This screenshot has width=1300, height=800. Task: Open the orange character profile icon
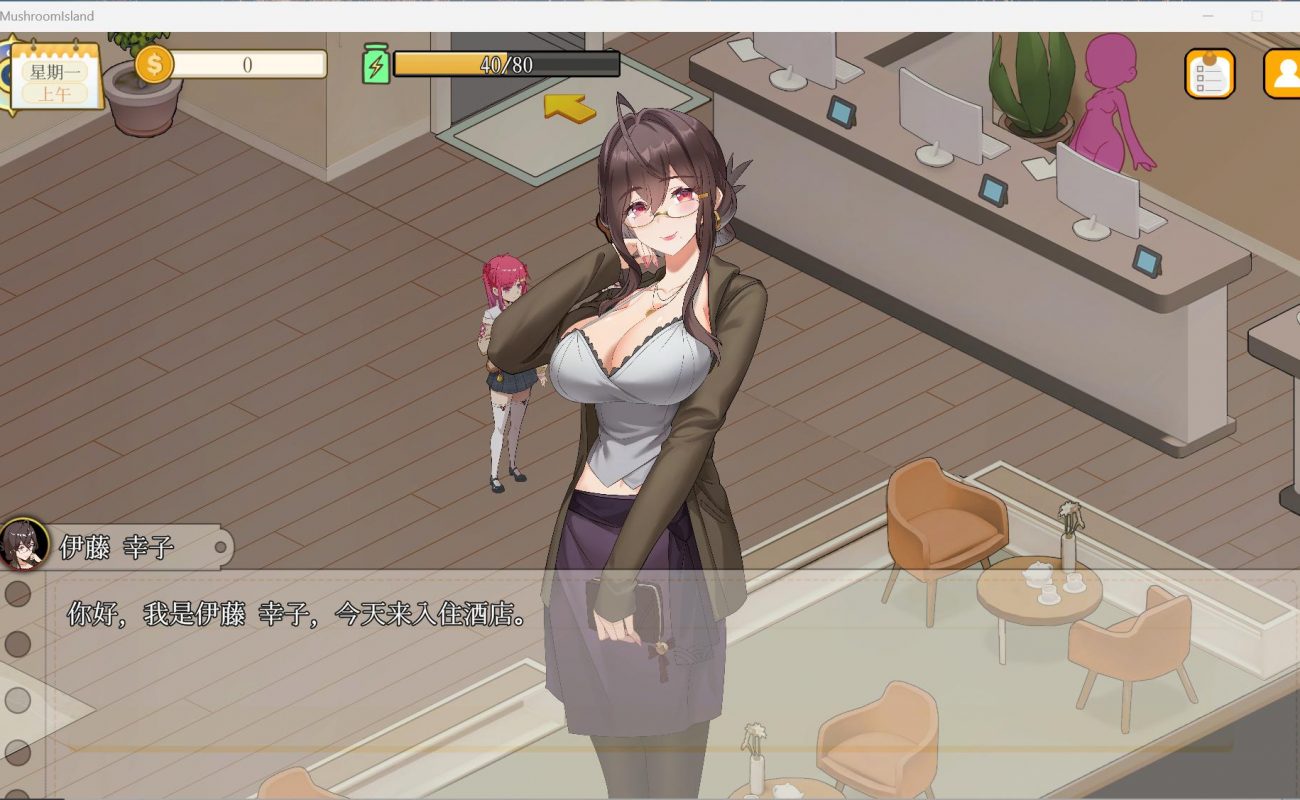[x=1282, y=74]
